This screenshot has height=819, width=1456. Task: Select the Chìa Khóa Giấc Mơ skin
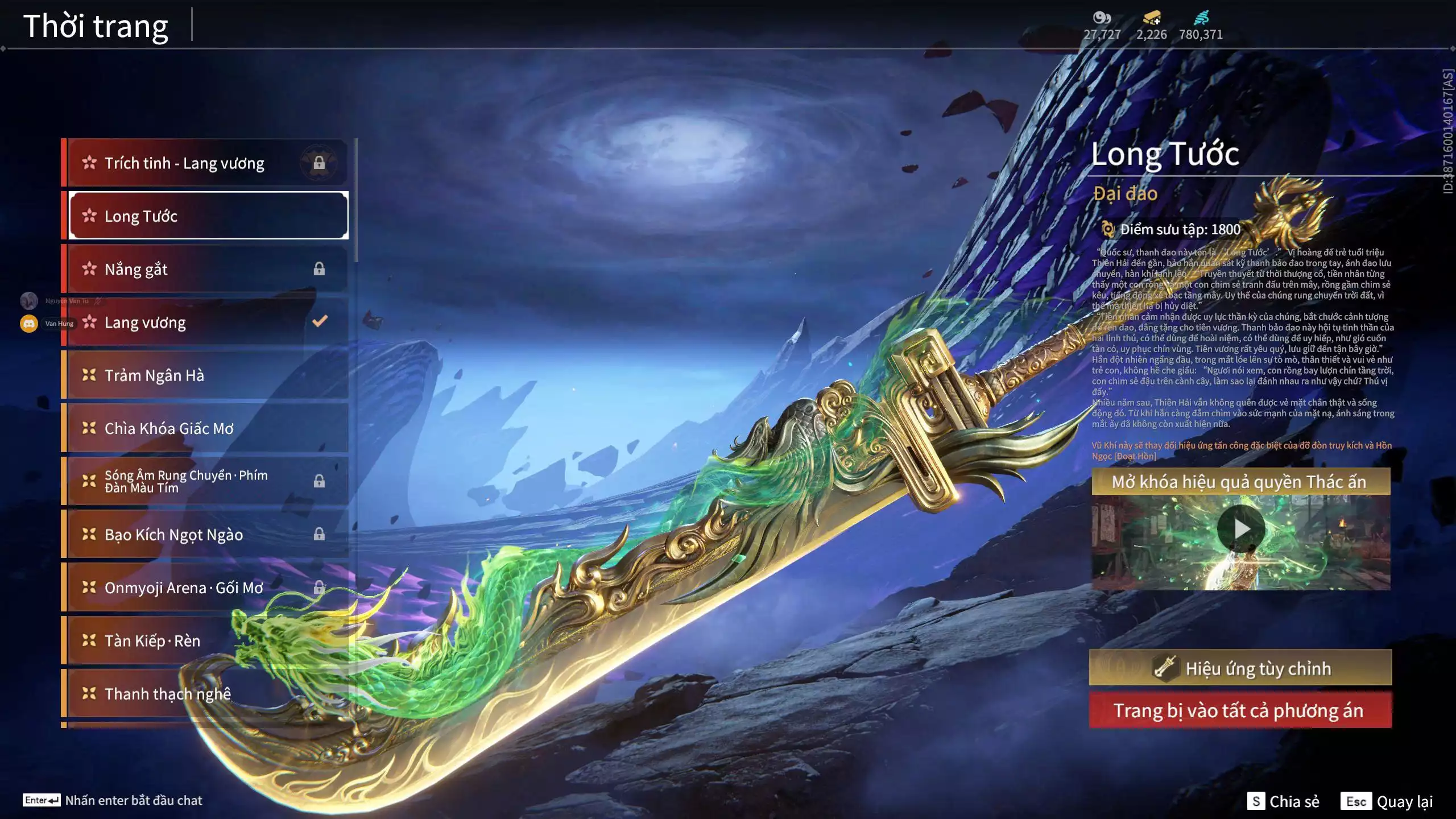coord(171,428)
